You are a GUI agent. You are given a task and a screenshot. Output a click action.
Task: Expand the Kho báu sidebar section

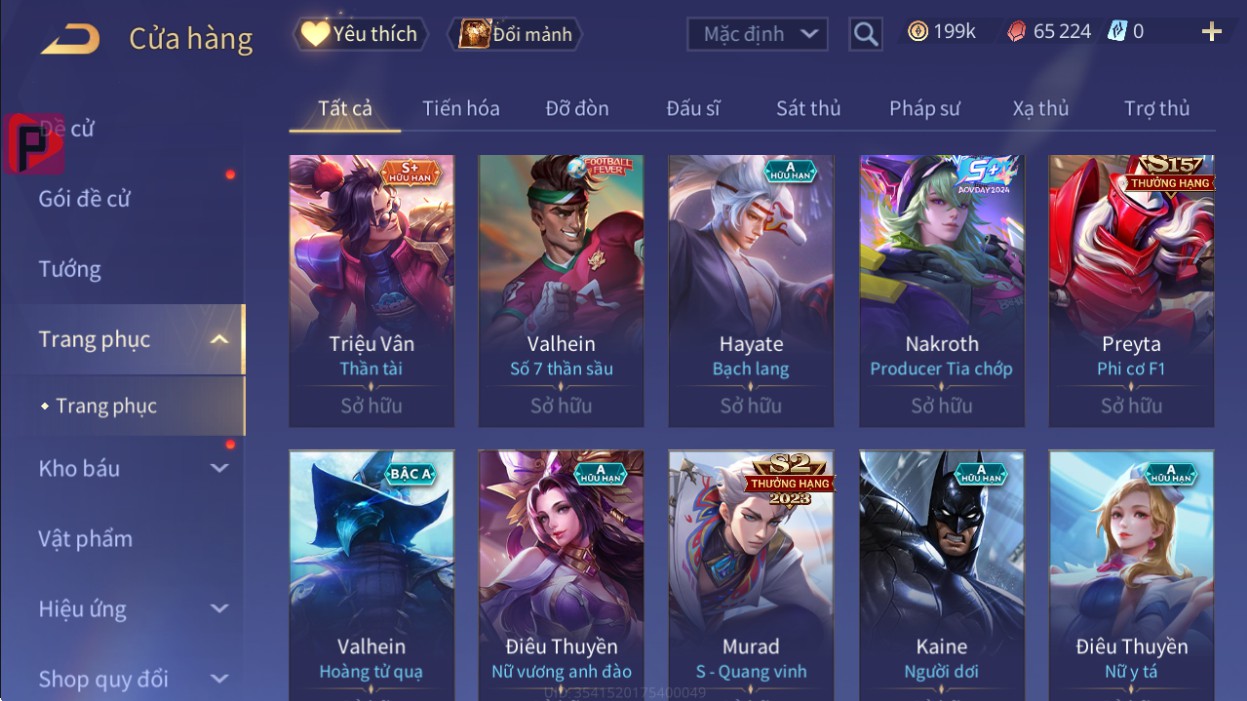tap(130, 468)
